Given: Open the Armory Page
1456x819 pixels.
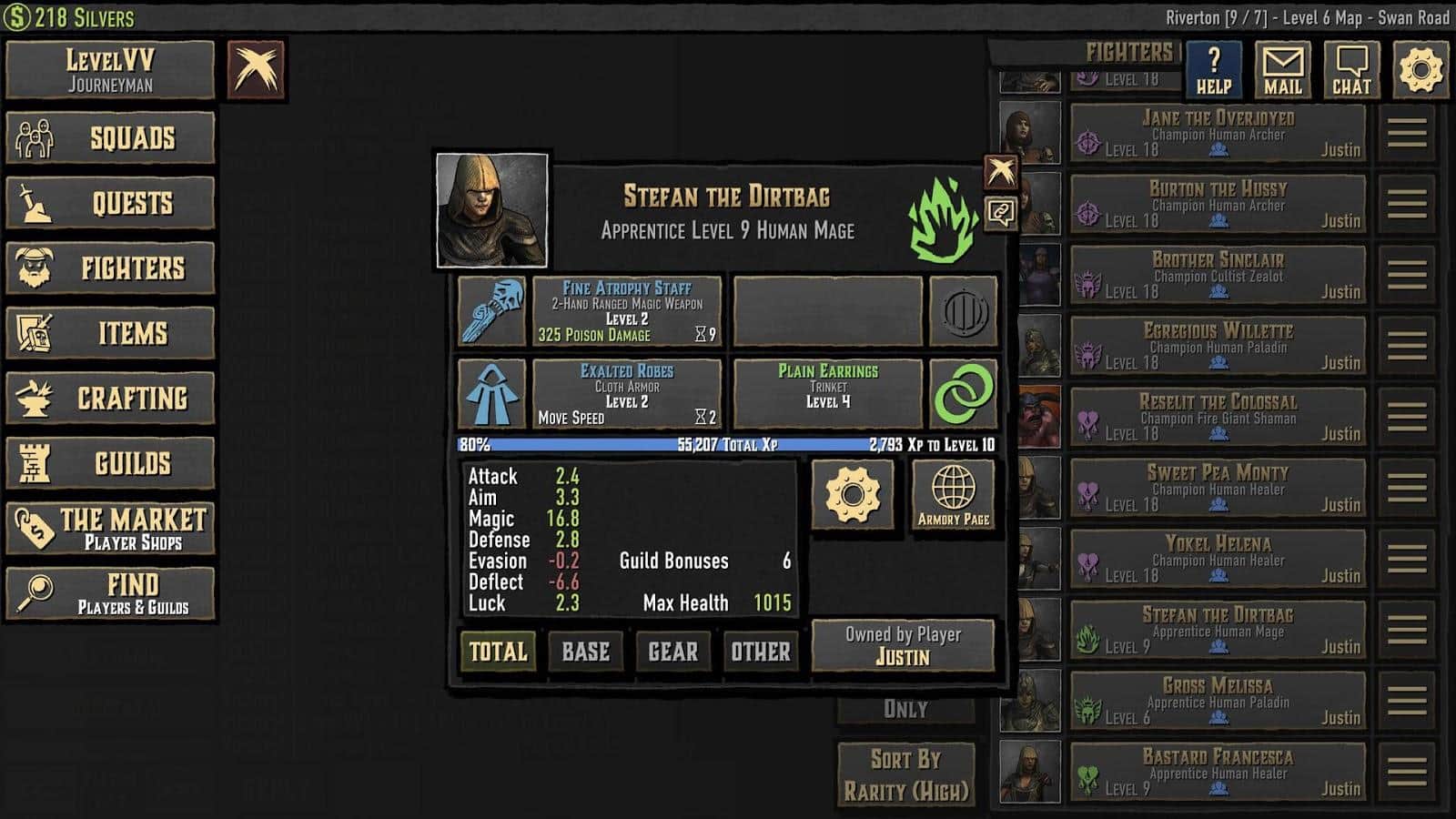Looking at the screenshot, I should tap(953, 495).
